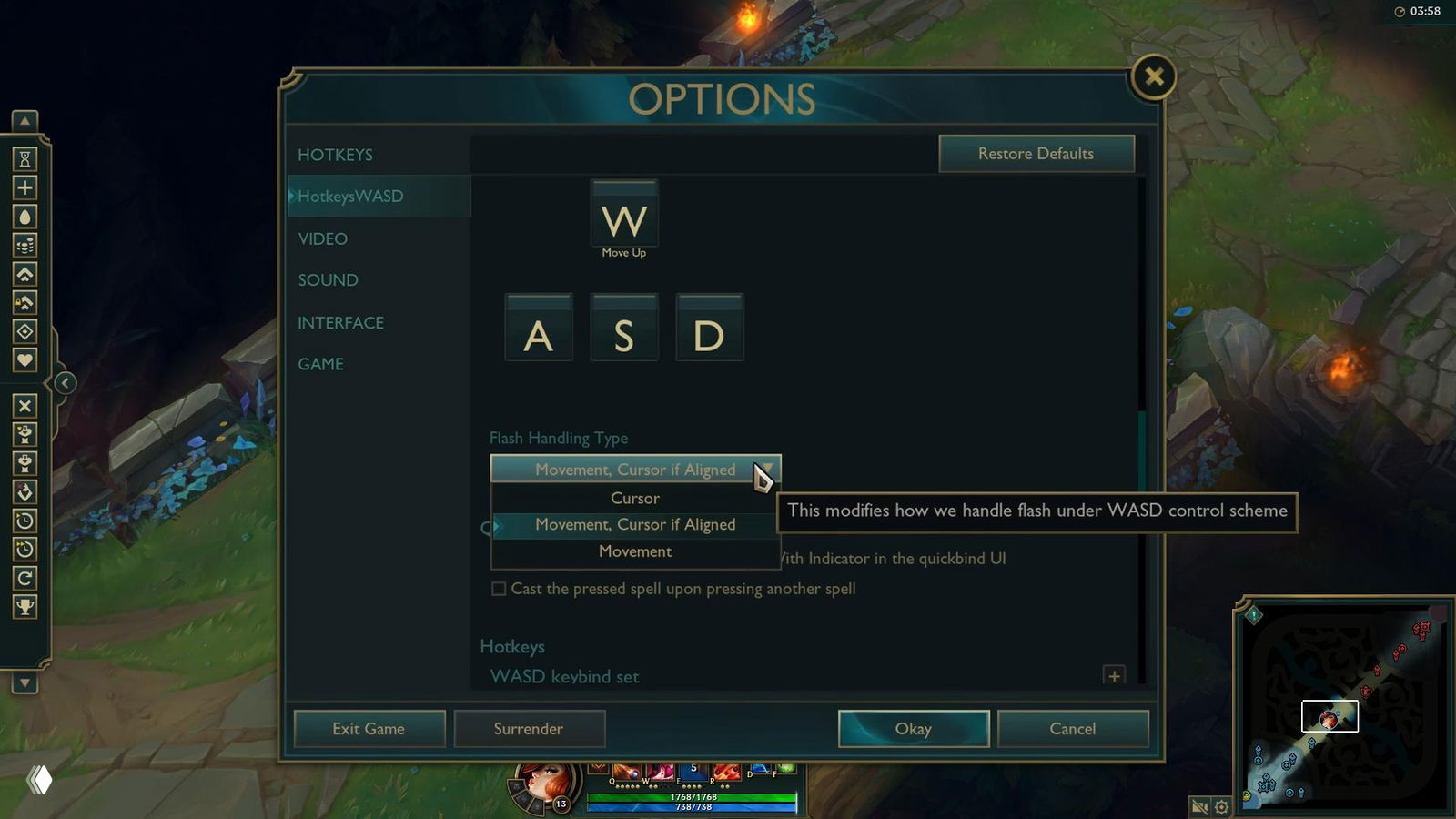Go to the INTERFACE settings section

pyautogui.click(x=340, y=323)
